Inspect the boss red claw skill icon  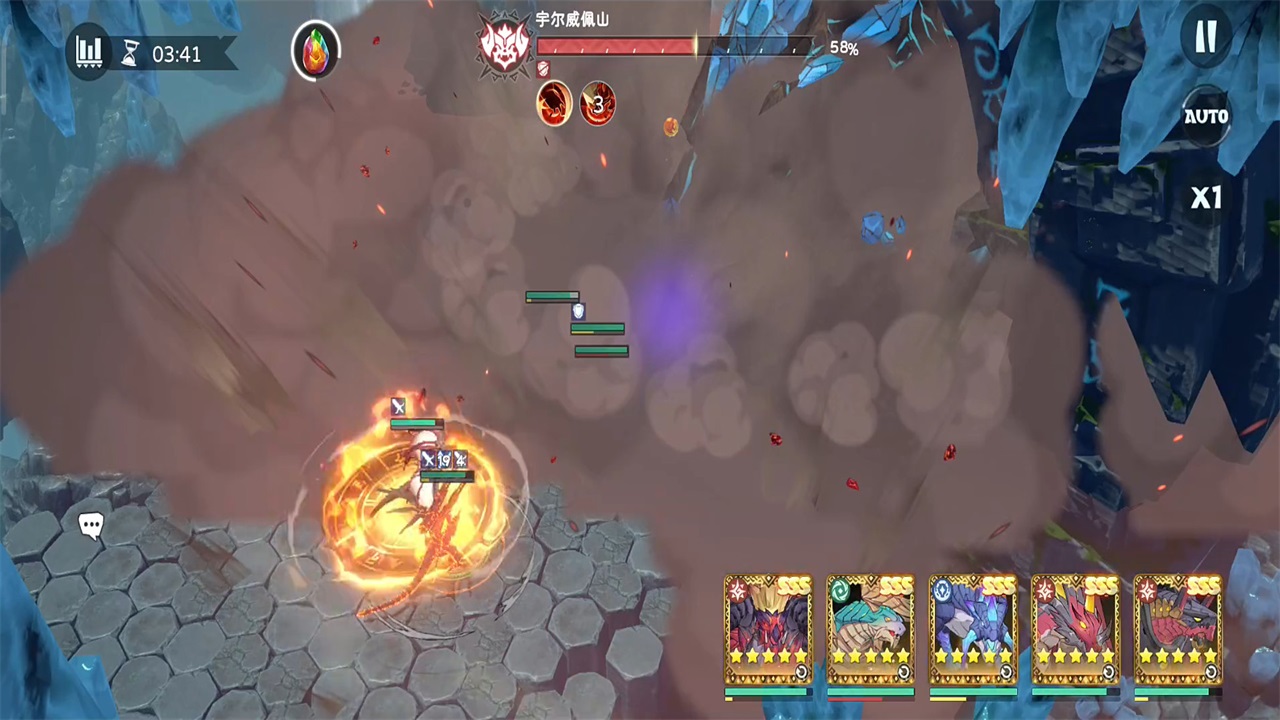tap(554, 103)
